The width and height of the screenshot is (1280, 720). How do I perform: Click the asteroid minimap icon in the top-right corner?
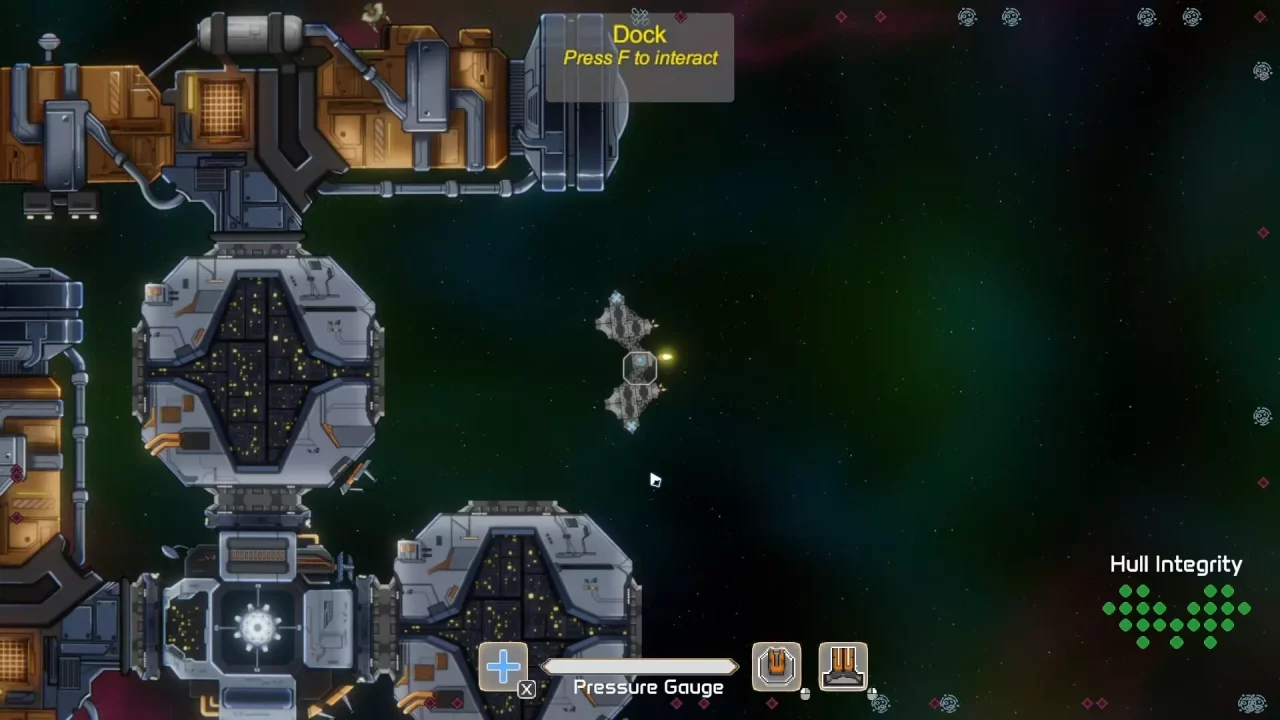click(1192, 17)
